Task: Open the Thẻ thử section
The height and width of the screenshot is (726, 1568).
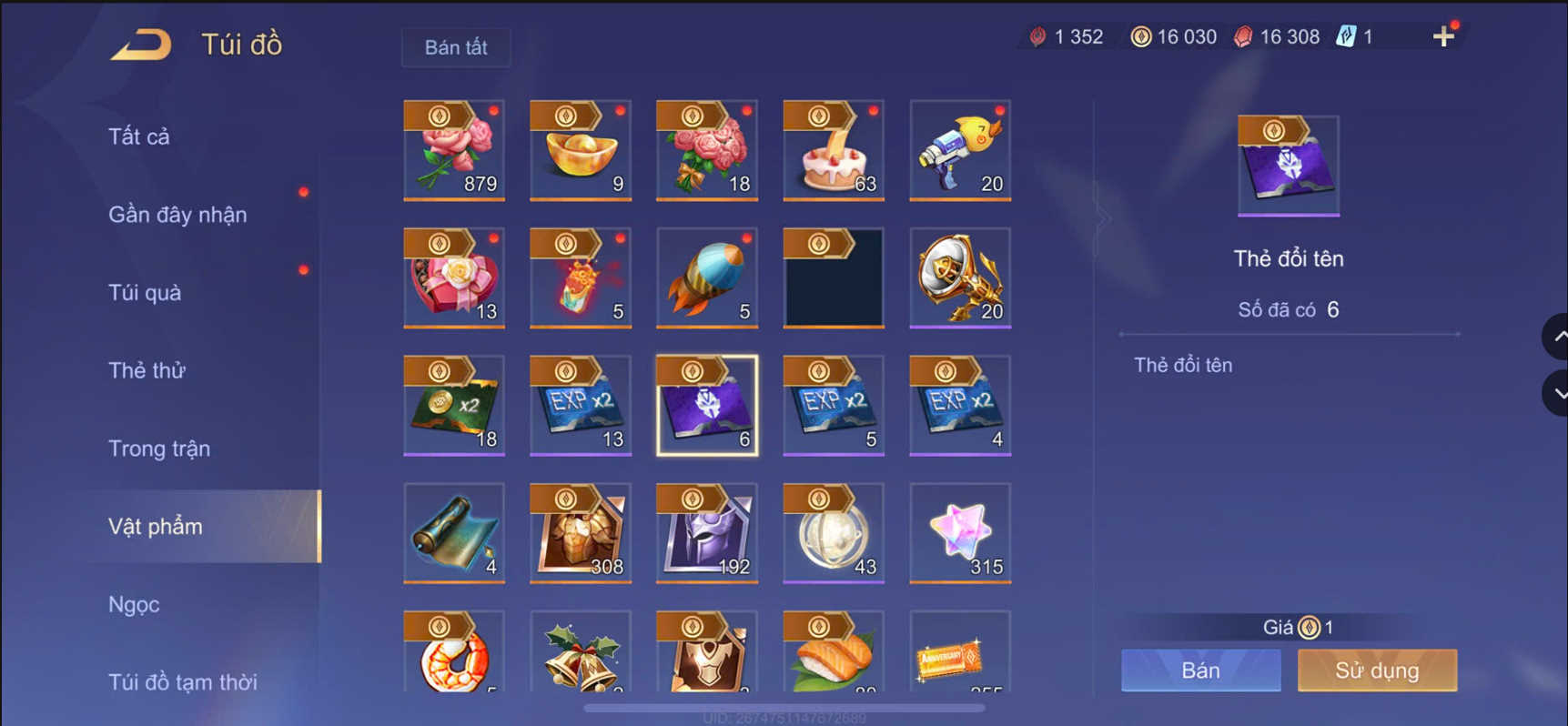Action: [x=147, y=370]
